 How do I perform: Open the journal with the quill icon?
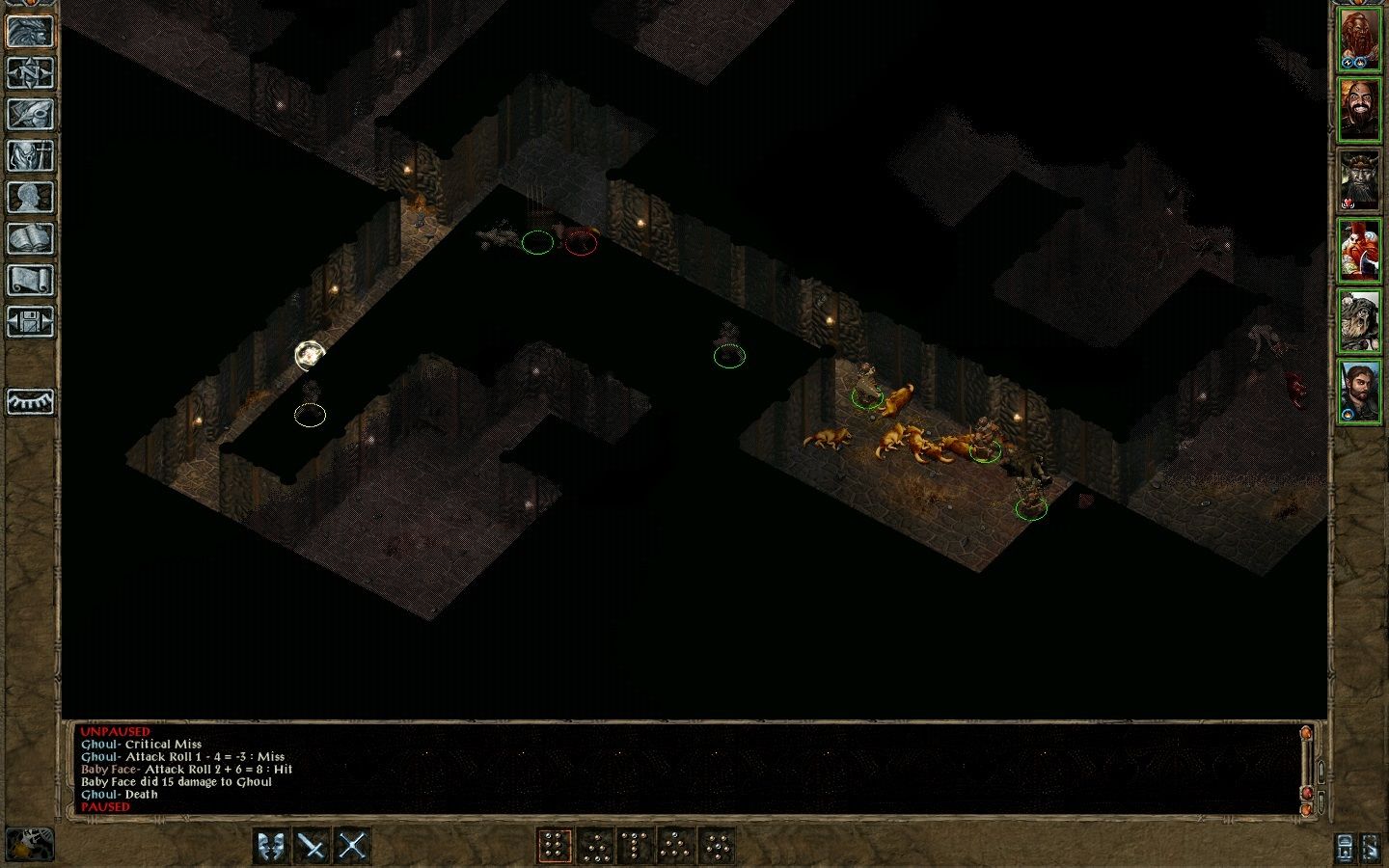click(x=30, y=115)
